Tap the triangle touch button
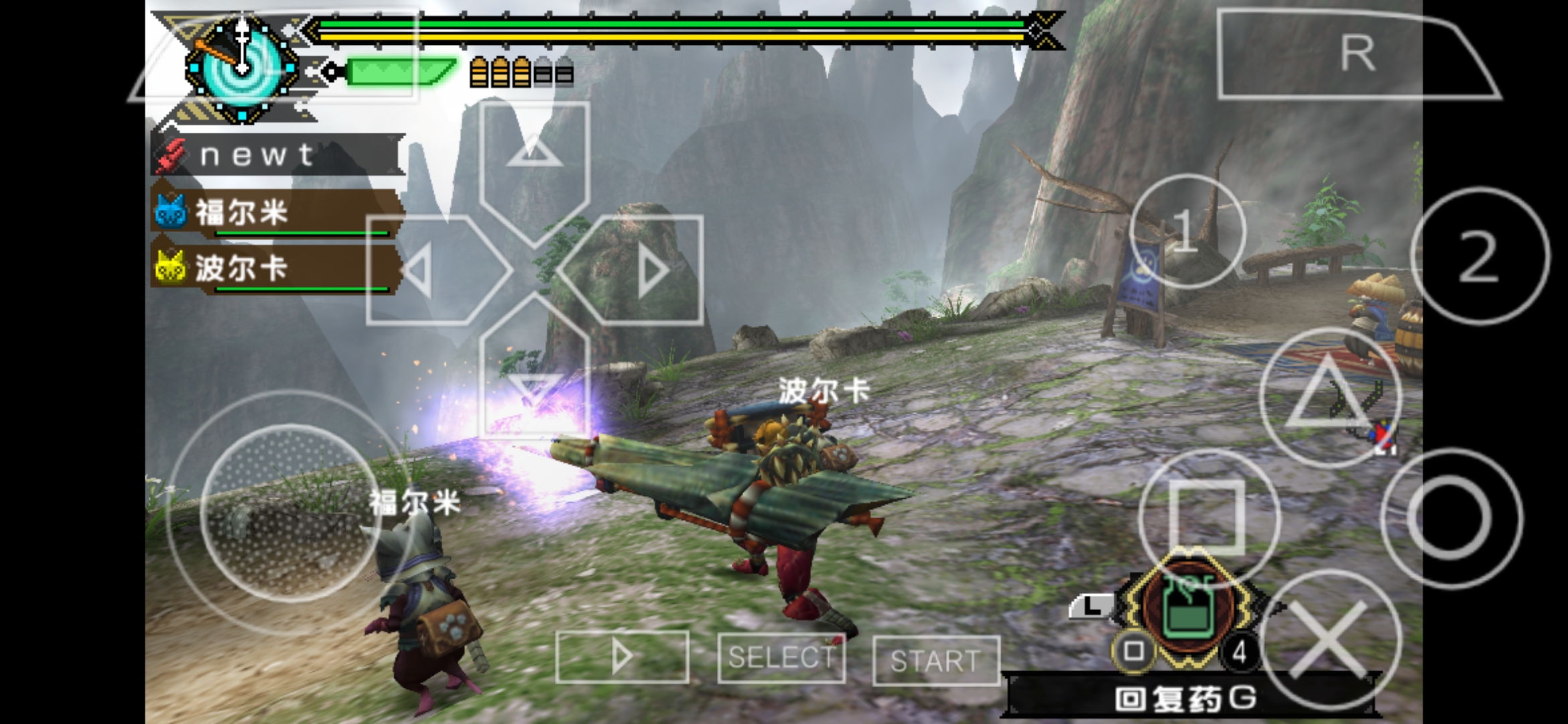This screenshot has height=724, width=1568. [1330, 397]
